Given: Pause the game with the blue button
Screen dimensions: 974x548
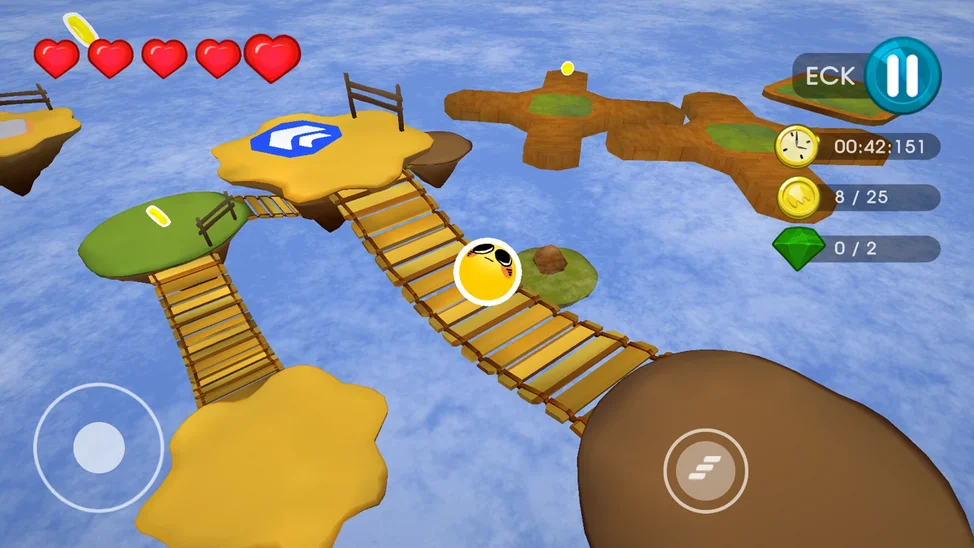Looking at the screenshot, I should tap(902, 76).
